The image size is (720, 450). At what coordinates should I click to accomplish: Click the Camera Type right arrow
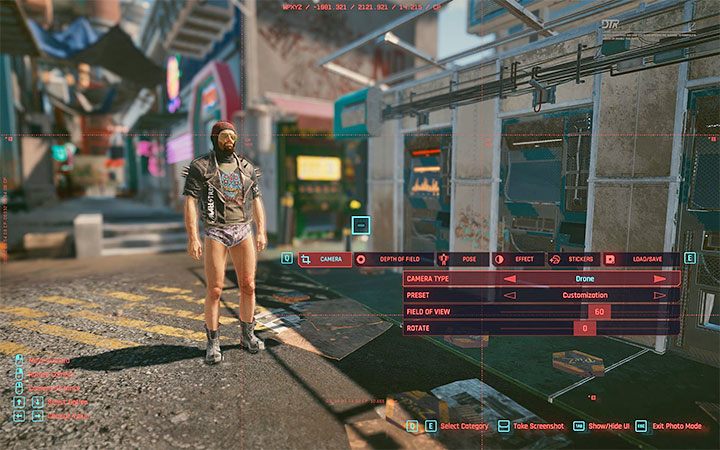tap(660, 279)
